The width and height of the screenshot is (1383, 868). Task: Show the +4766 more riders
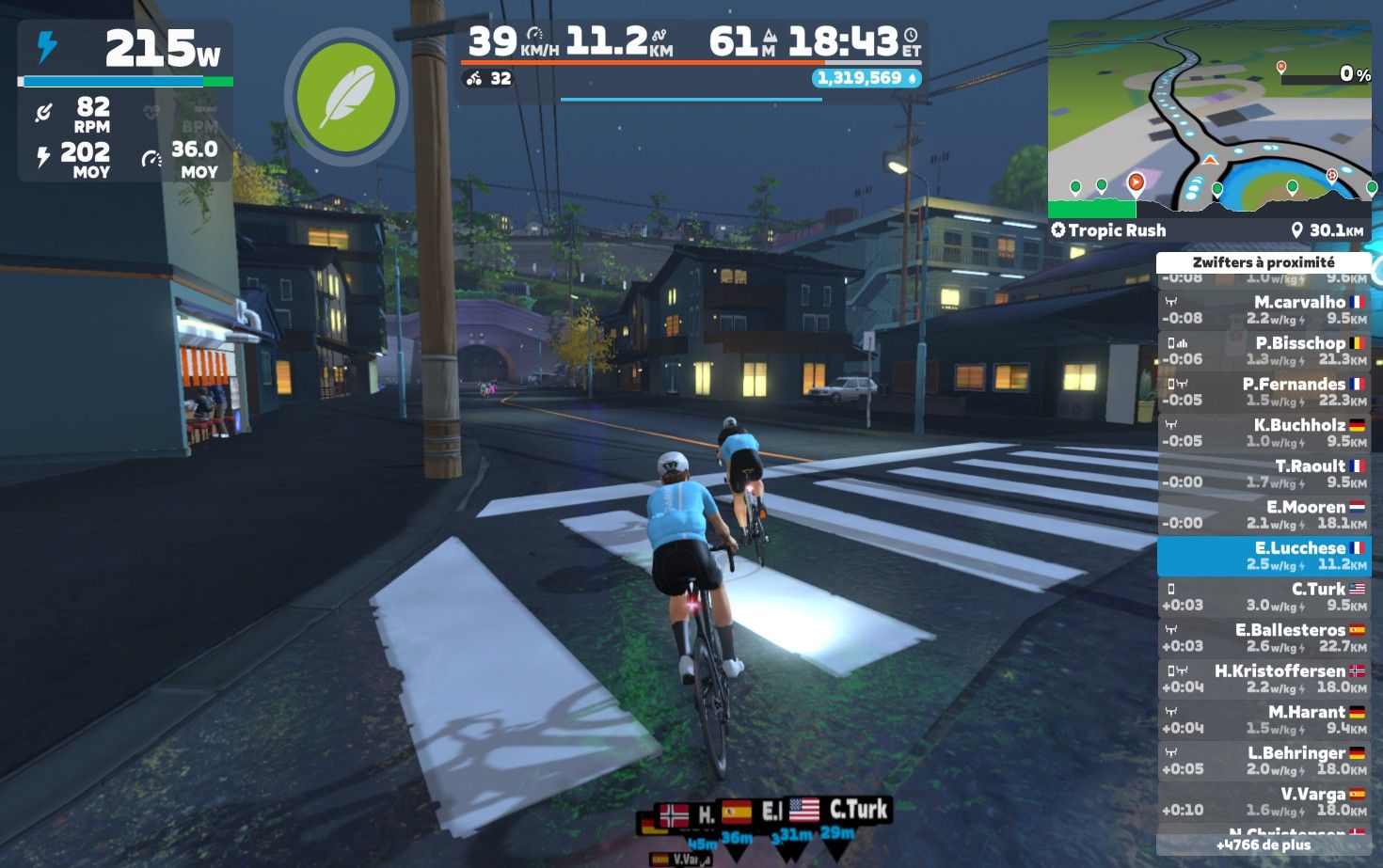click(x=1263, y=844)
